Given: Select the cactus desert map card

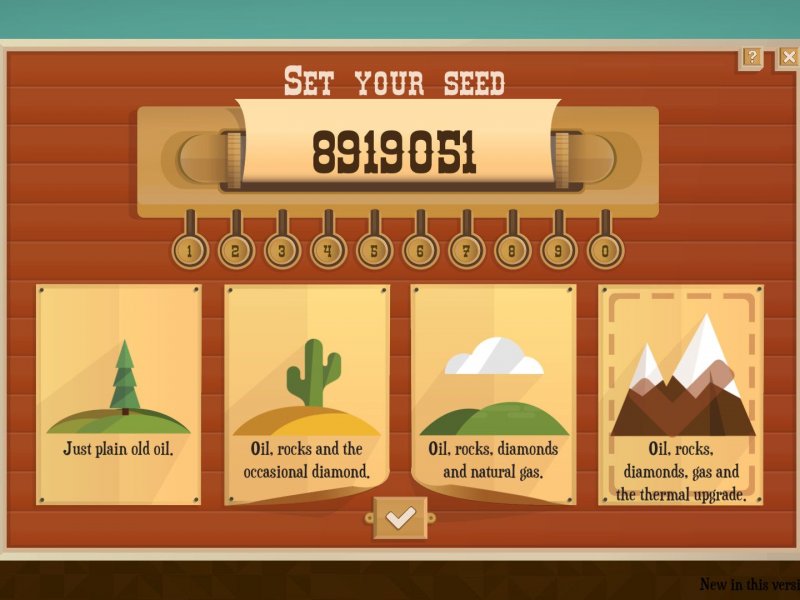Looking at the screenshot, I should tap(307, 394).
